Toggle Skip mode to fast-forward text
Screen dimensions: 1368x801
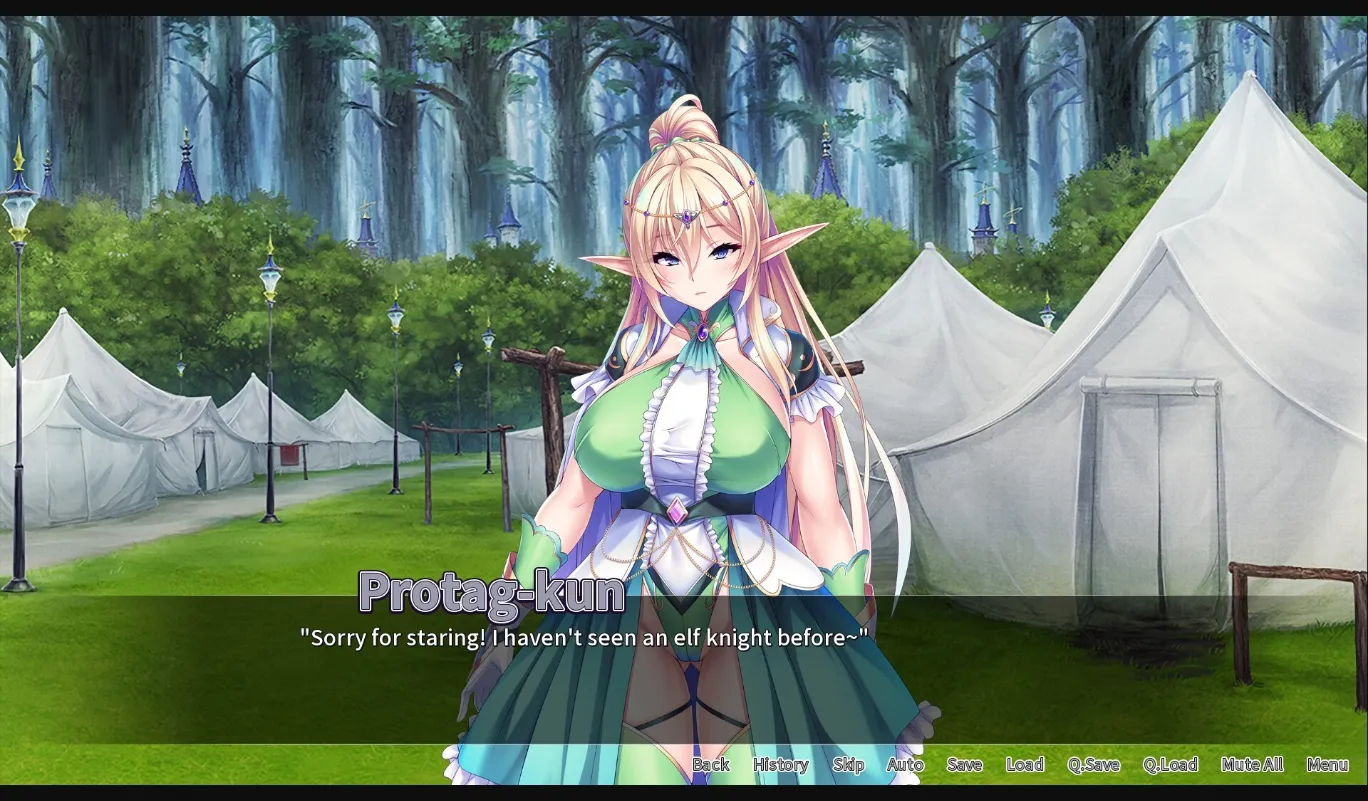pos(847,764)
